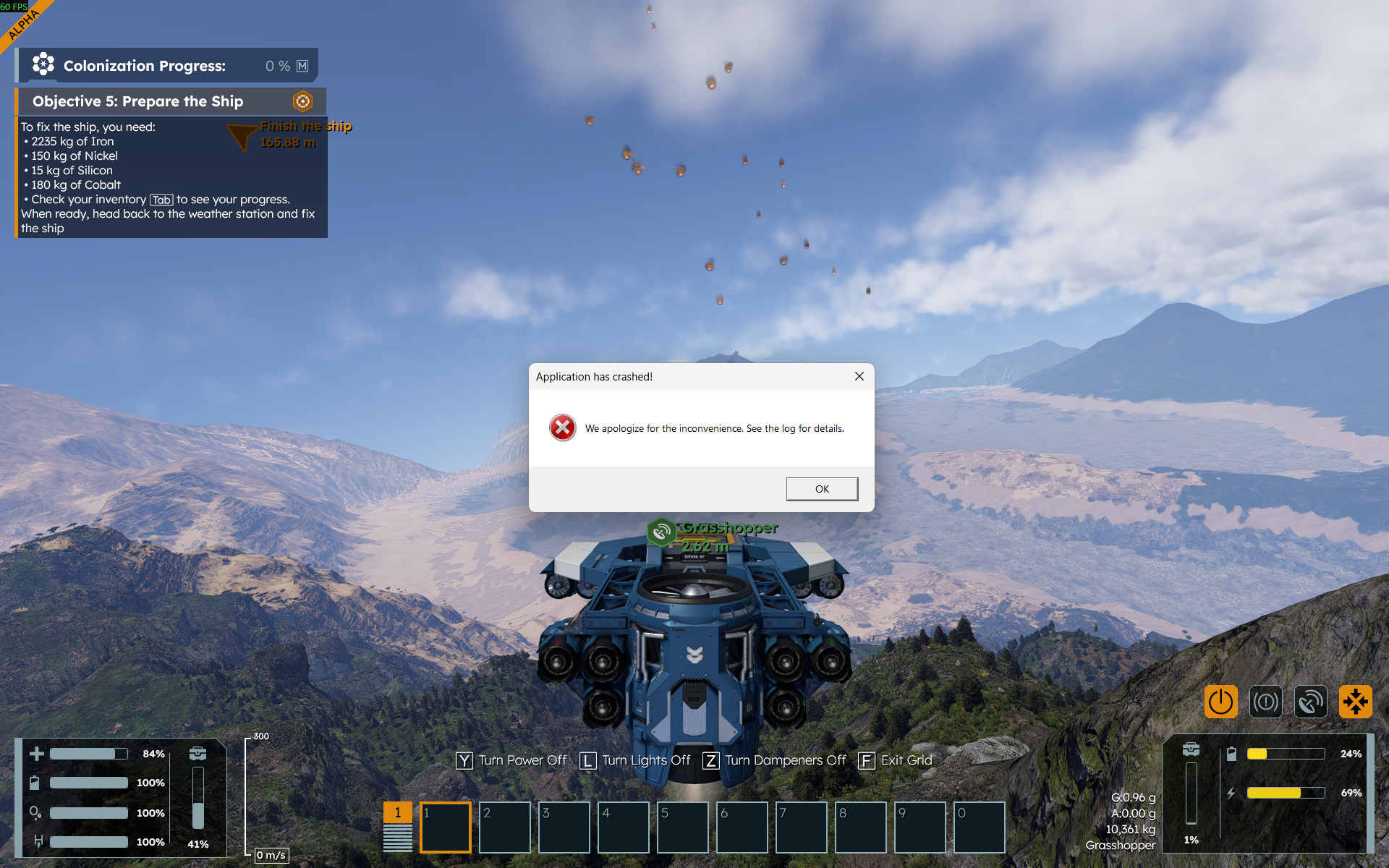
Task: Open the Objective 5 tracker icon
Action: [302, 101]
